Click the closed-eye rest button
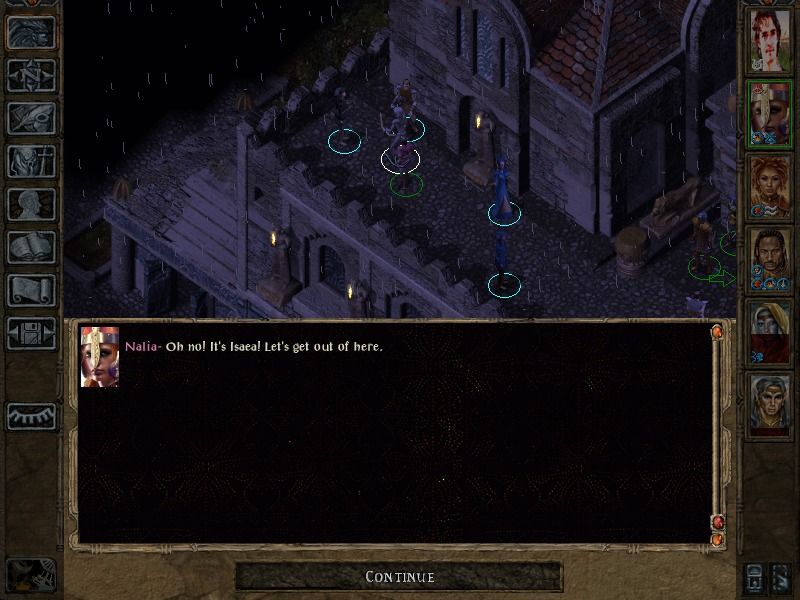This screenshot has height=600, width=800. click(x=31, y=416)
